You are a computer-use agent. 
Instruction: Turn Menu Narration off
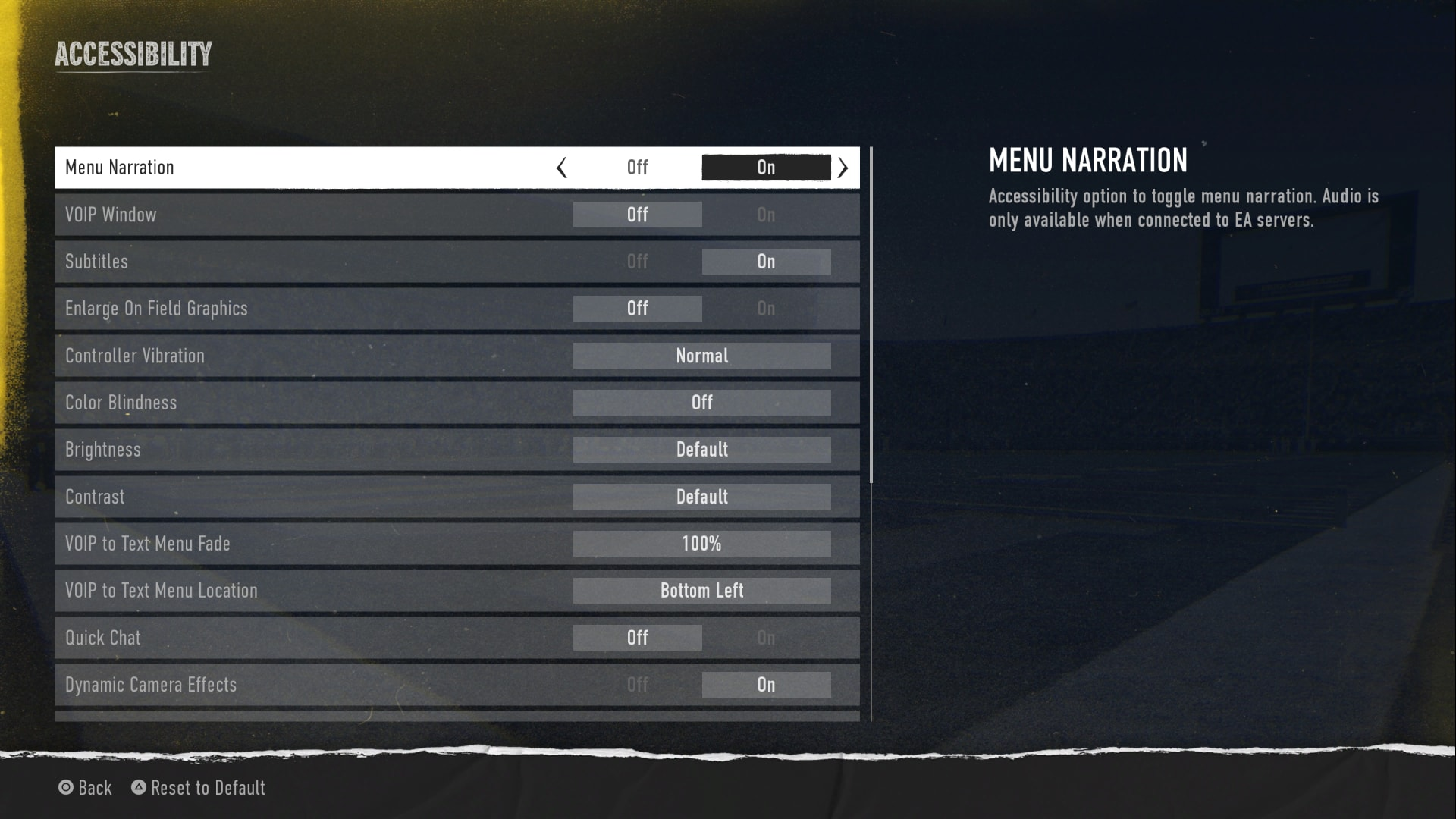click(x=637, y=168)
